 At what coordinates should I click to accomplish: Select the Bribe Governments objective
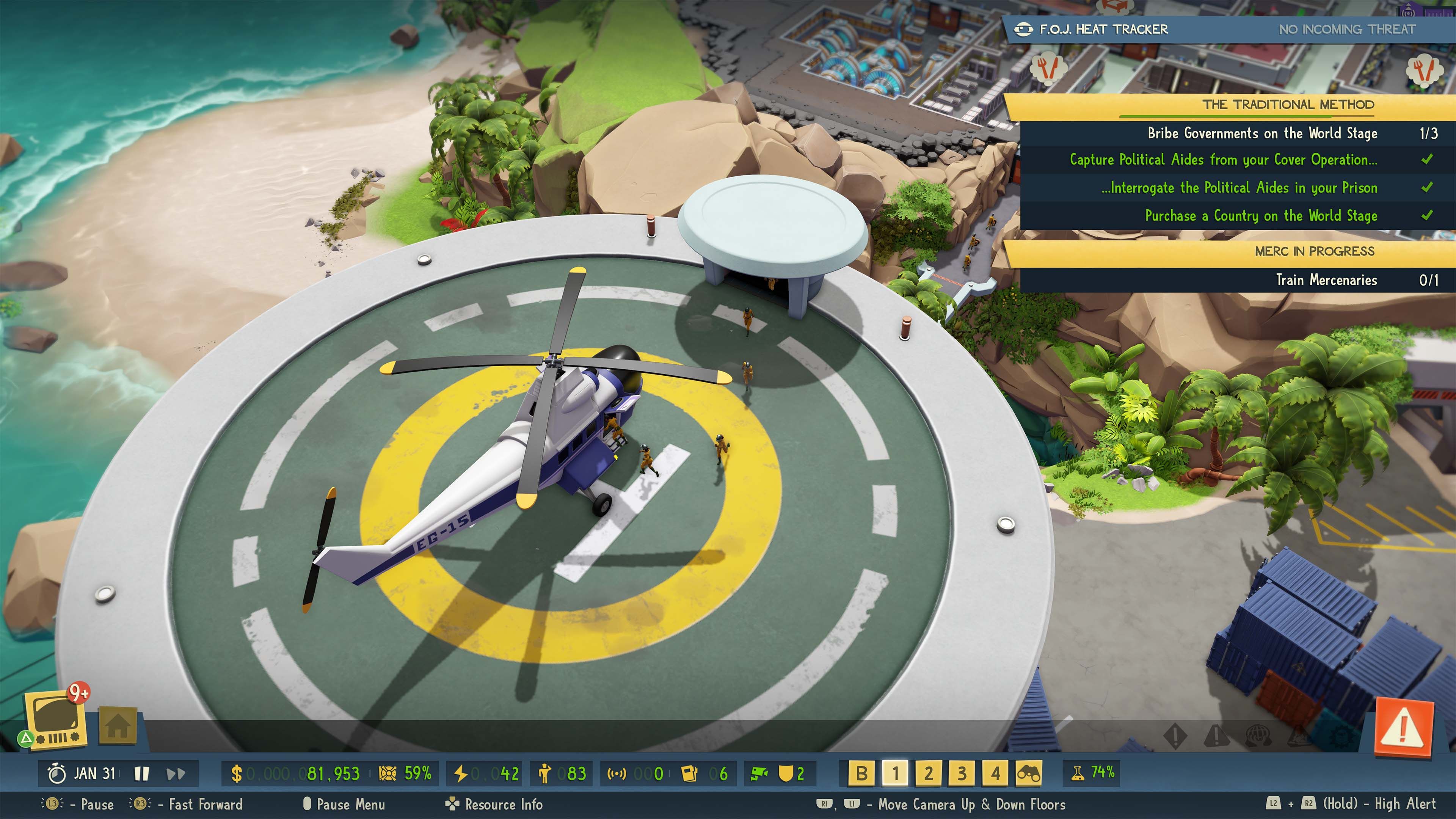coord(1261,133)
